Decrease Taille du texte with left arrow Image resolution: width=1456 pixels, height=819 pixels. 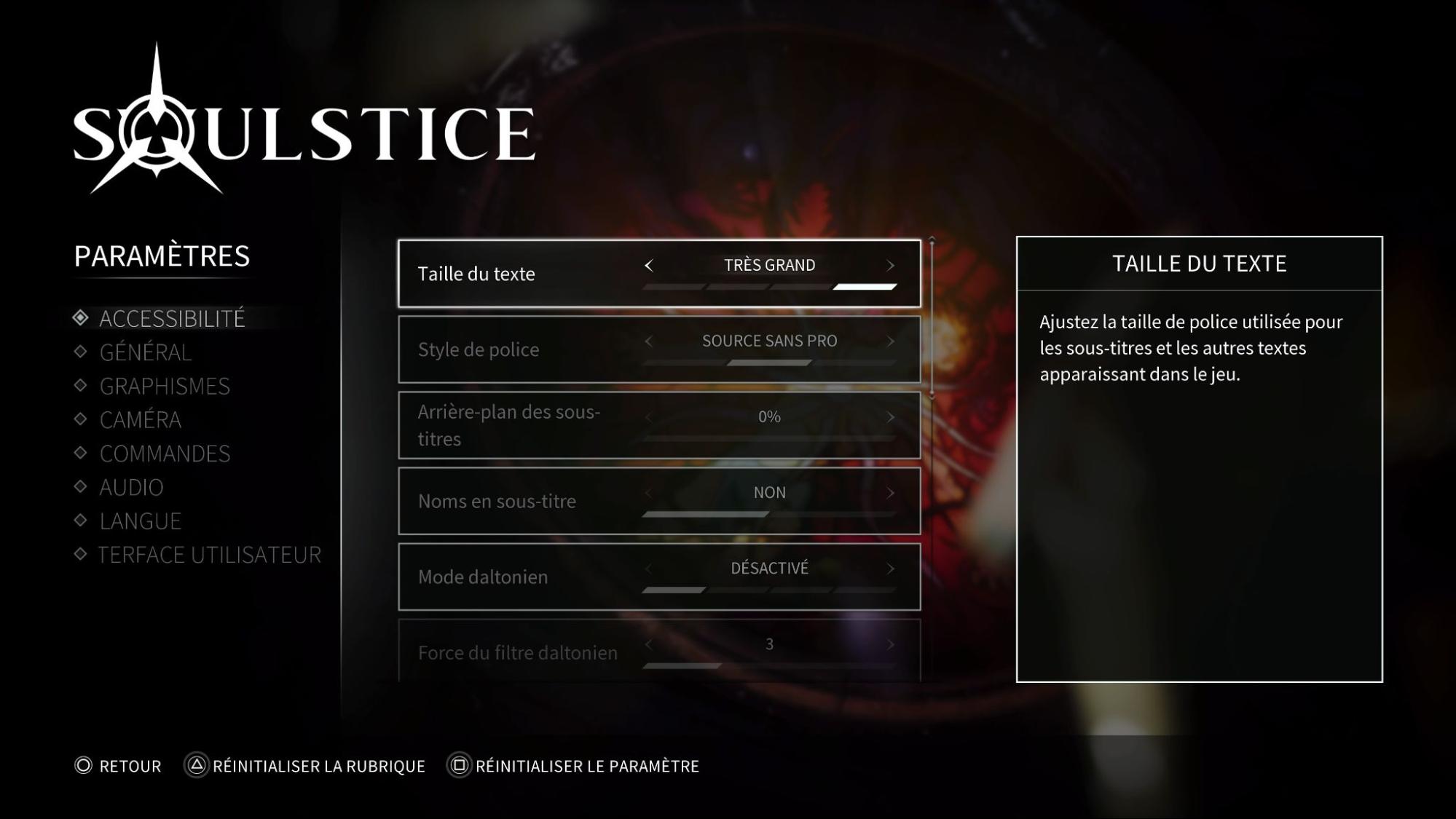649,266
